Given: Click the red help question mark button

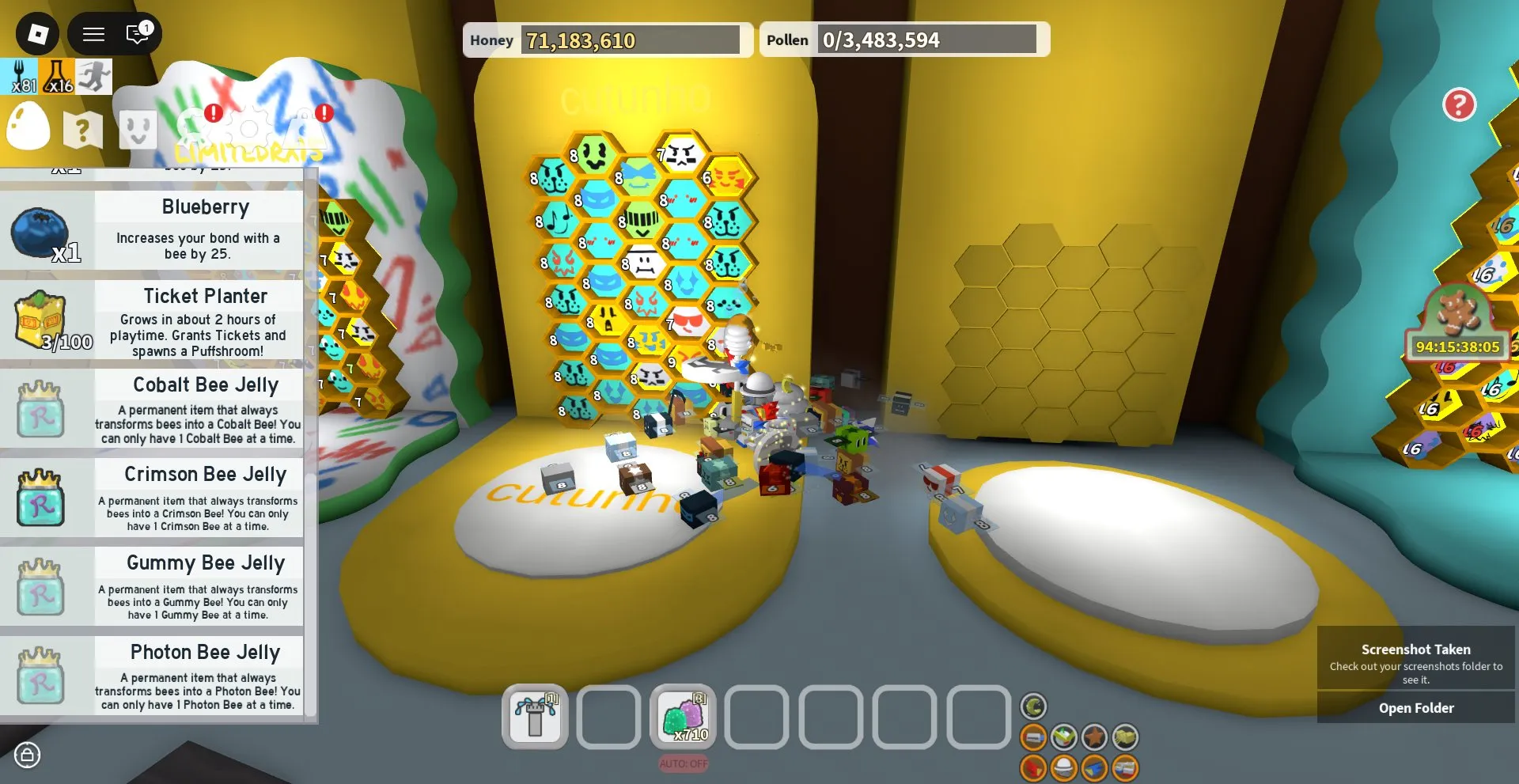Looking at the screenshot, I should (1460, 104).
